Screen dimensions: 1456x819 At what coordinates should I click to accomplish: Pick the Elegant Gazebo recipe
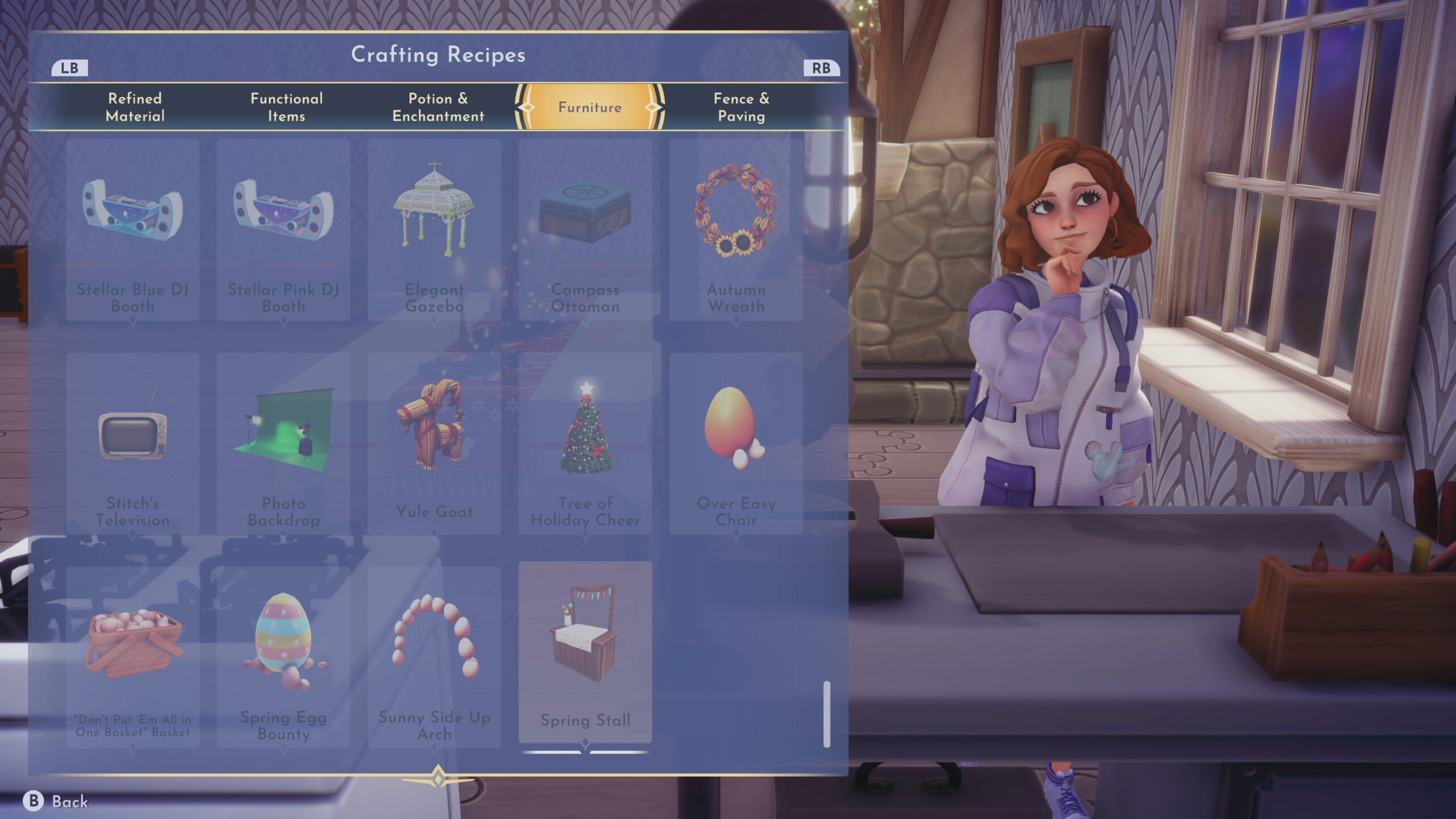[x=435, y=230]
